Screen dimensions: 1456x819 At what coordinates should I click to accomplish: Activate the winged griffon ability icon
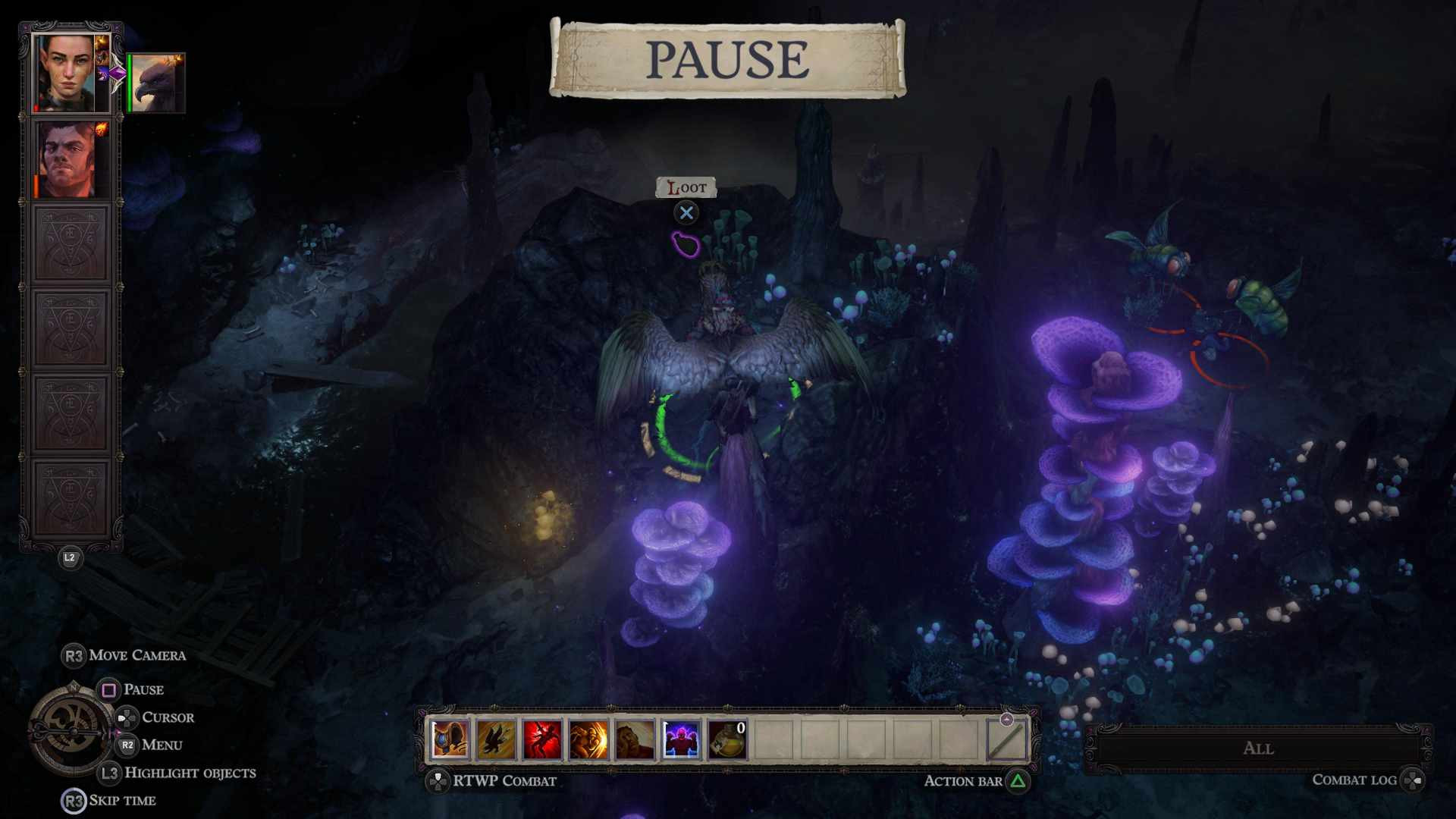coord(496,739)
